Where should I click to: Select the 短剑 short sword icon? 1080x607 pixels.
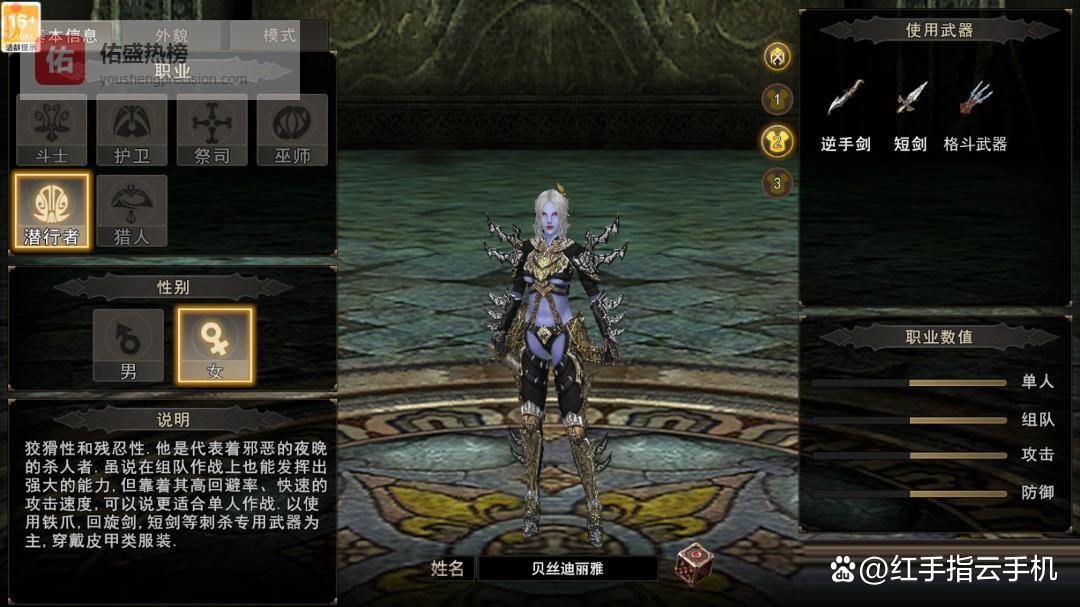pos(910,99)
